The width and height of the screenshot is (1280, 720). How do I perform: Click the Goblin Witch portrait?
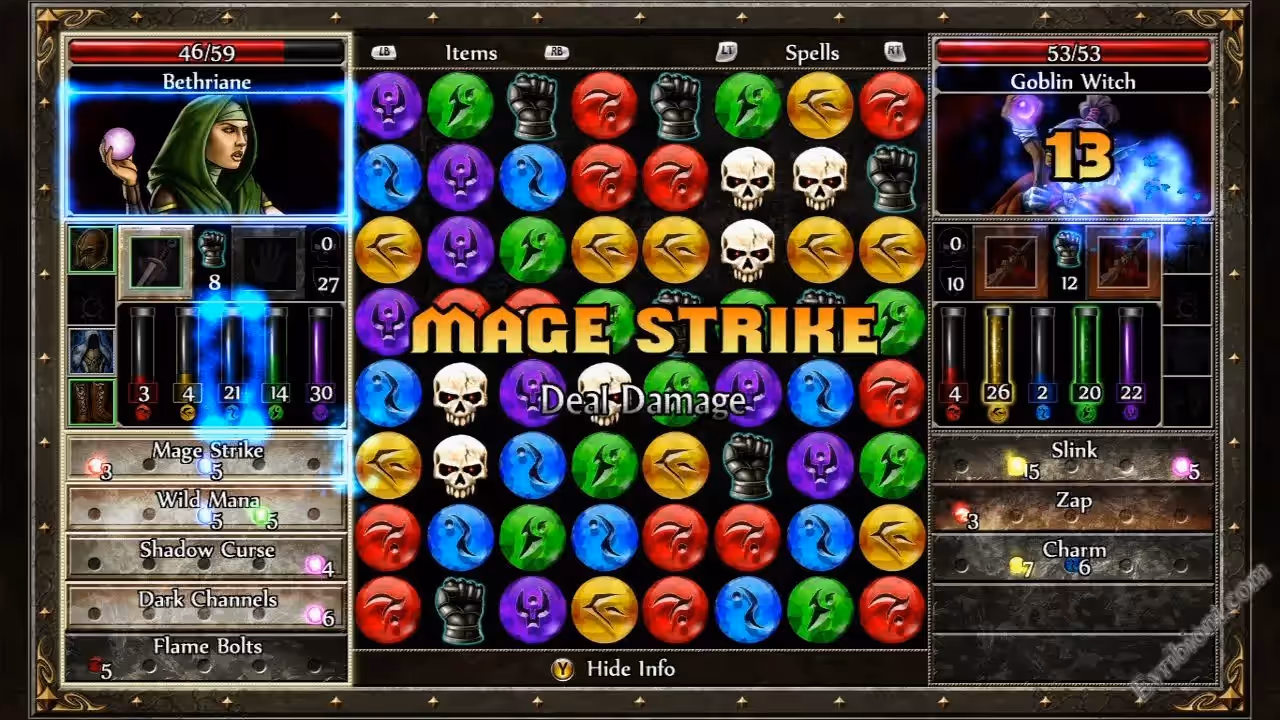tap(1073, 155)
